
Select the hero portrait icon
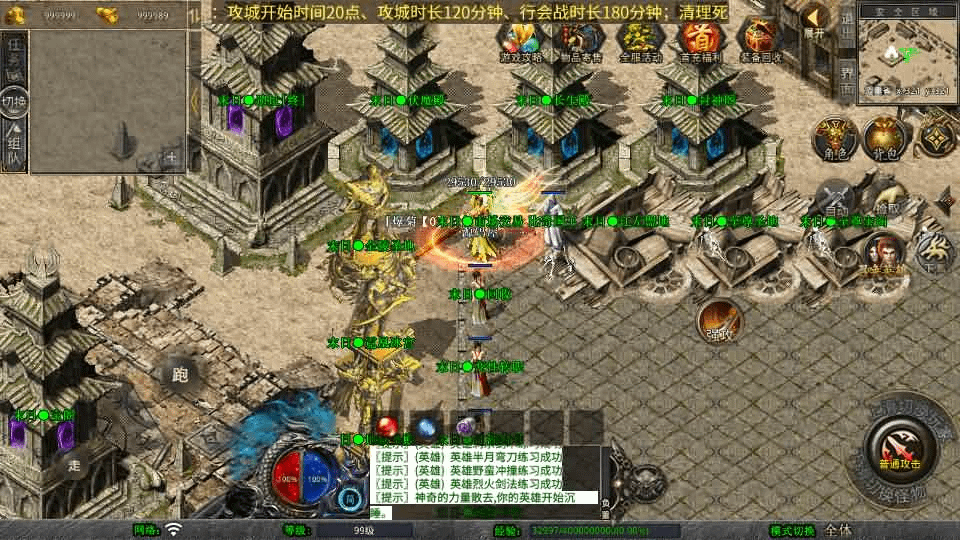[x=883, y=255]
